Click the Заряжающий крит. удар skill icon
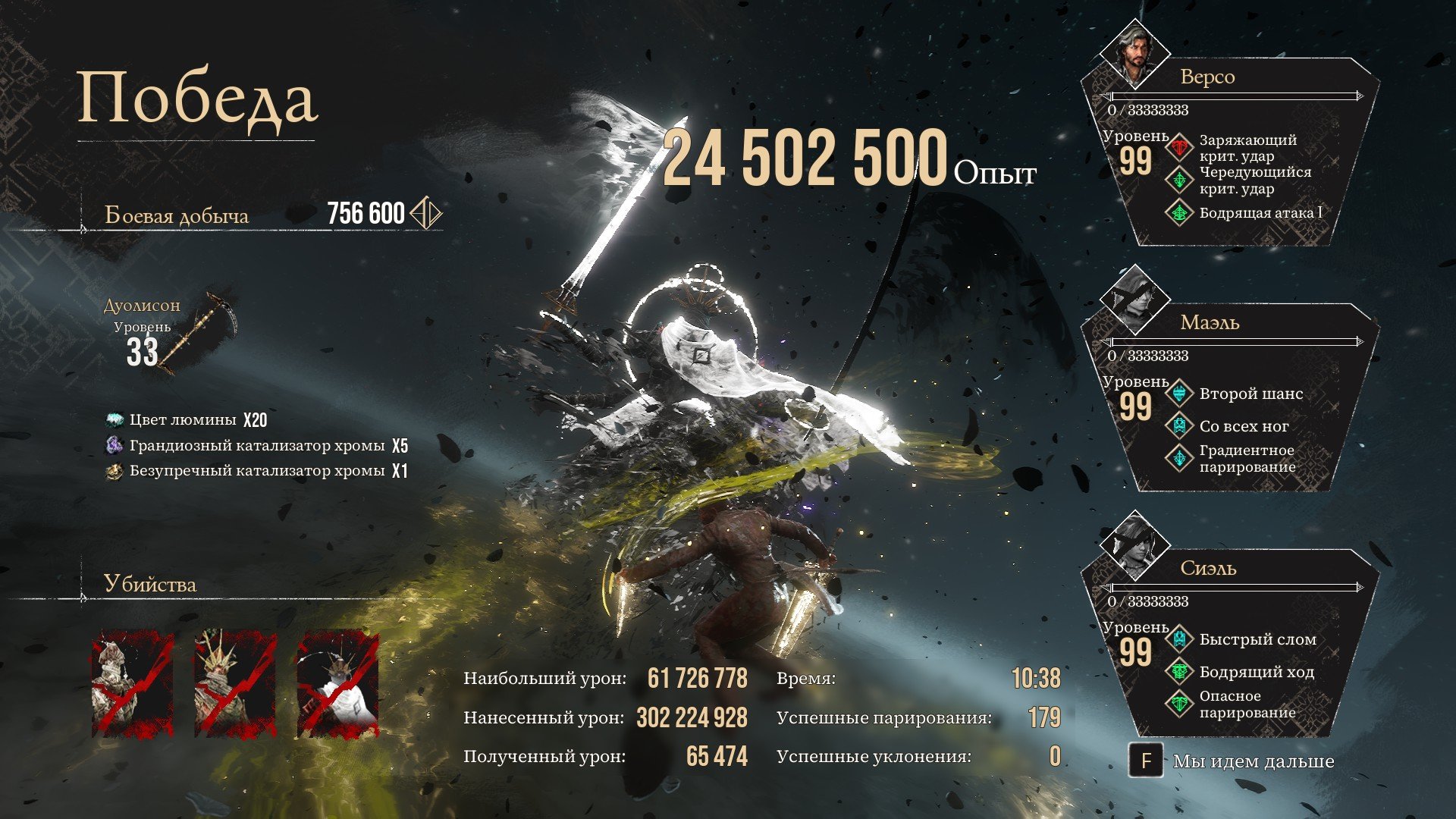 (x=1179, y=147)
